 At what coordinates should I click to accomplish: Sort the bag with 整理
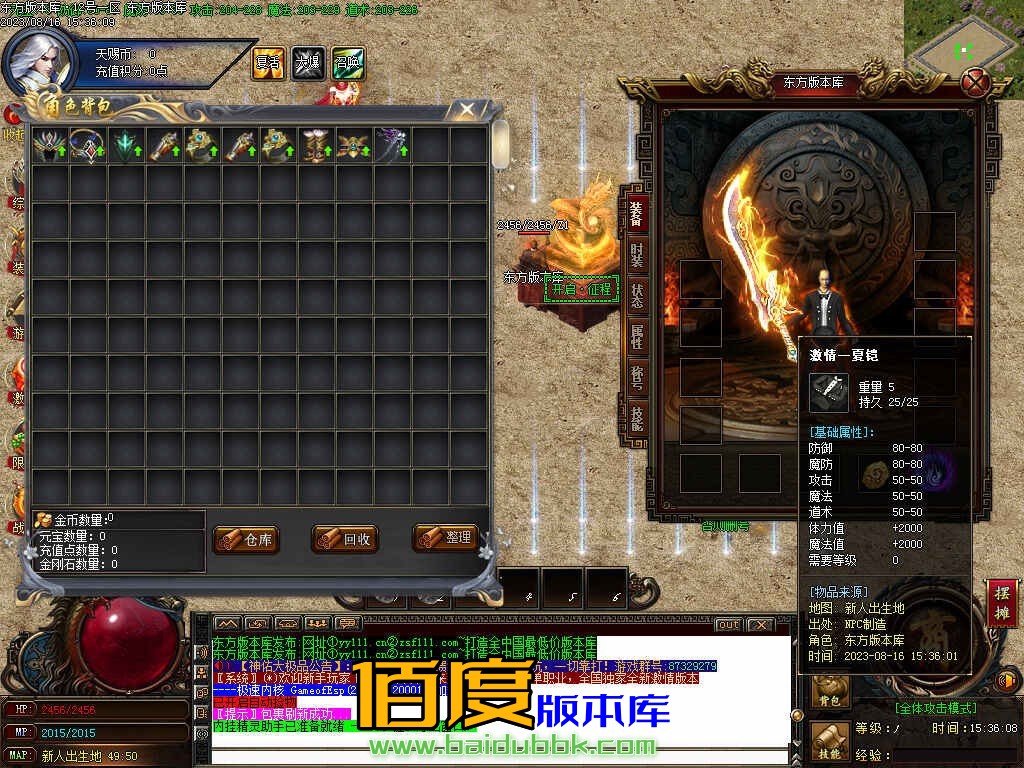pyautogui.click(x=446, y=538)
